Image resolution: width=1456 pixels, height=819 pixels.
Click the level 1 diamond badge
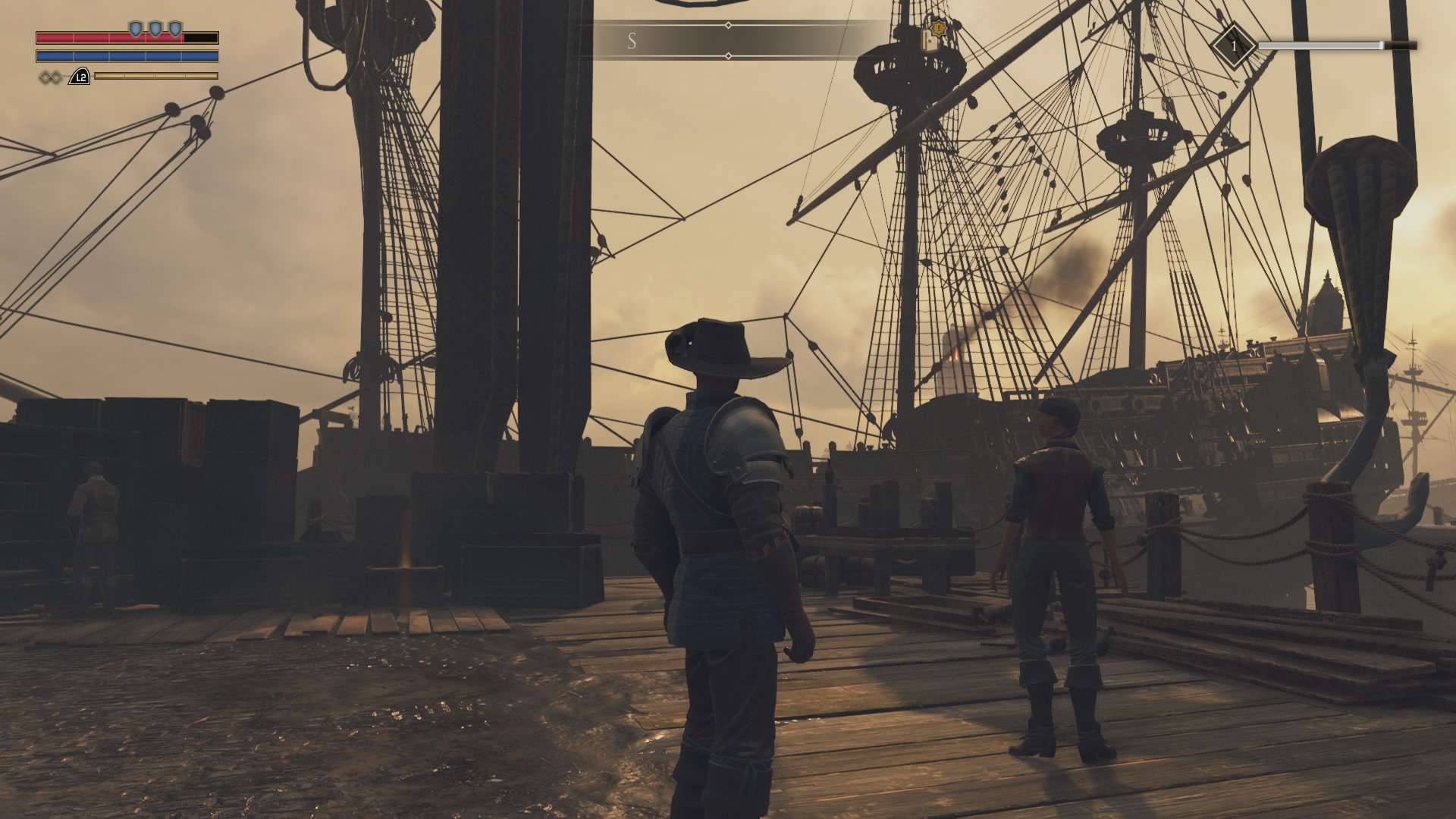(1233, 46)
